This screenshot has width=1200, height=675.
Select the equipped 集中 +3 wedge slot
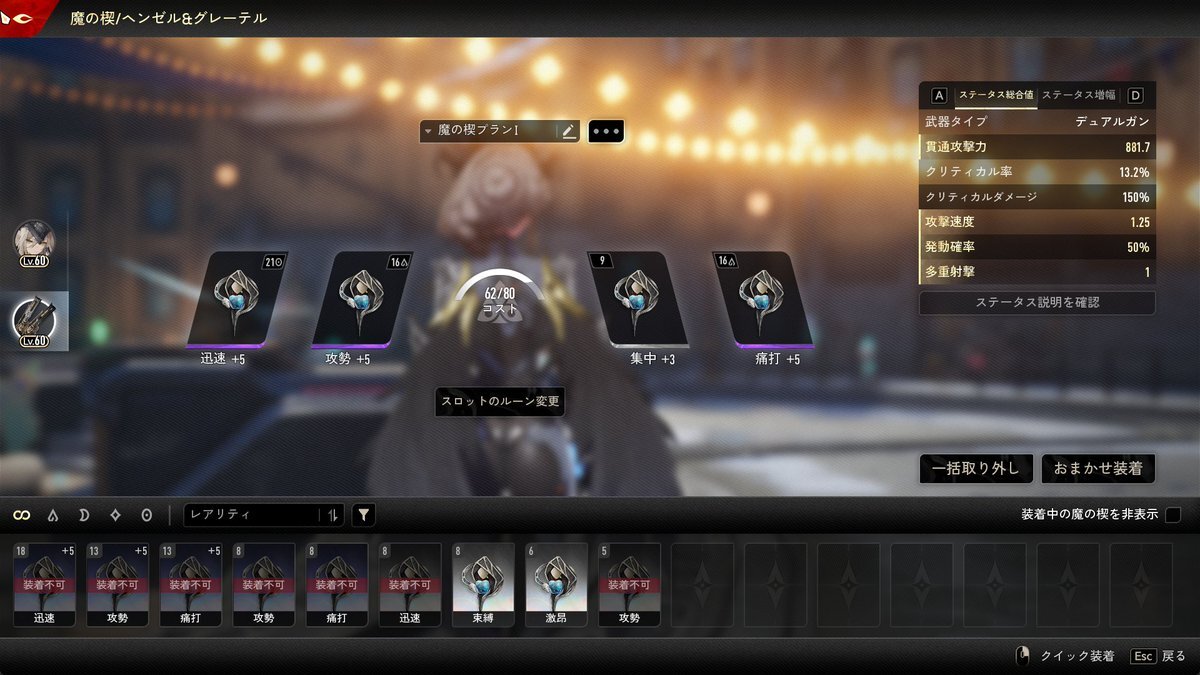coord(638,298)
